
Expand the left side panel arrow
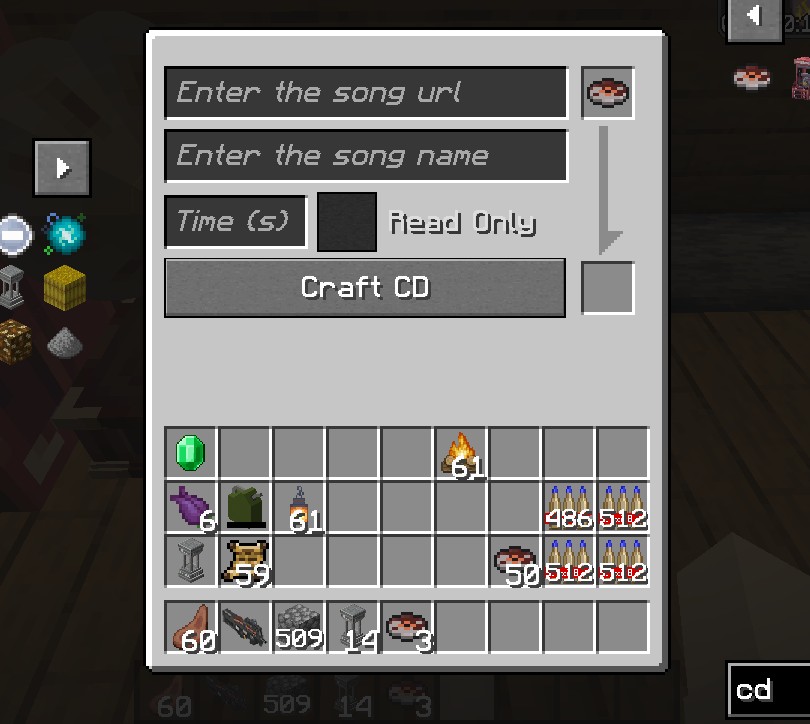click(63, 167)
